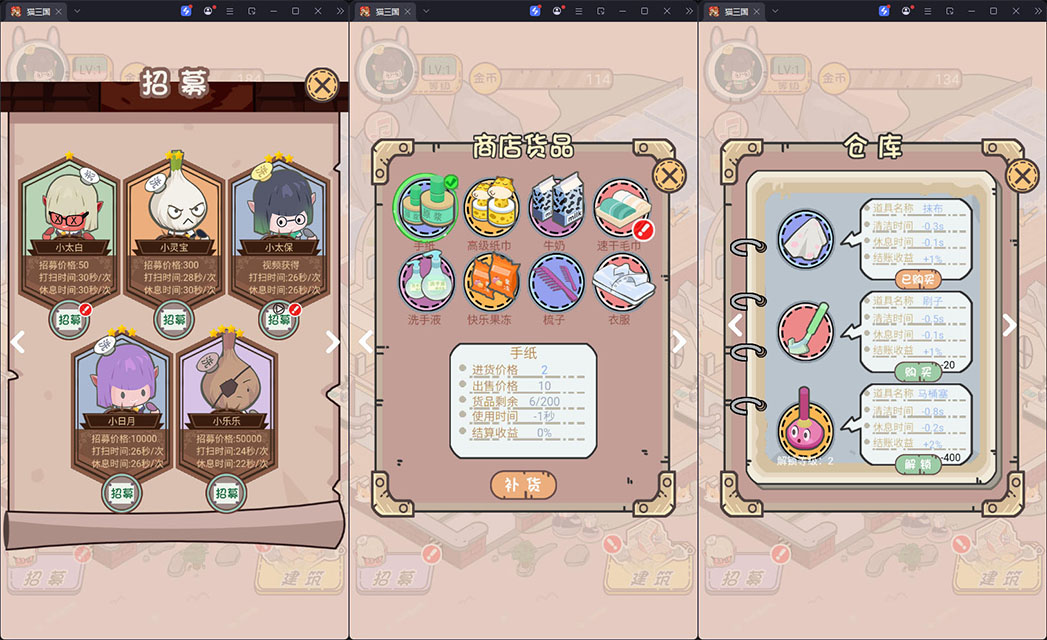Go to the next warehouse page

(x=1009, y=325)
